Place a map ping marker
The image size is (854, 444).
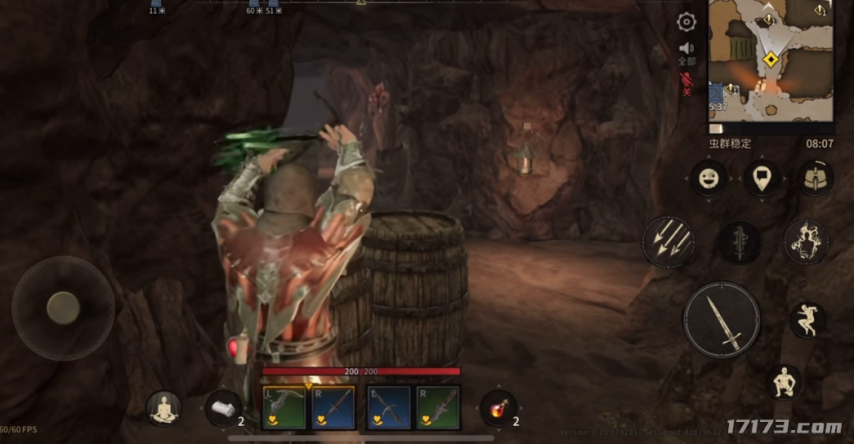[x=762, y=179]
